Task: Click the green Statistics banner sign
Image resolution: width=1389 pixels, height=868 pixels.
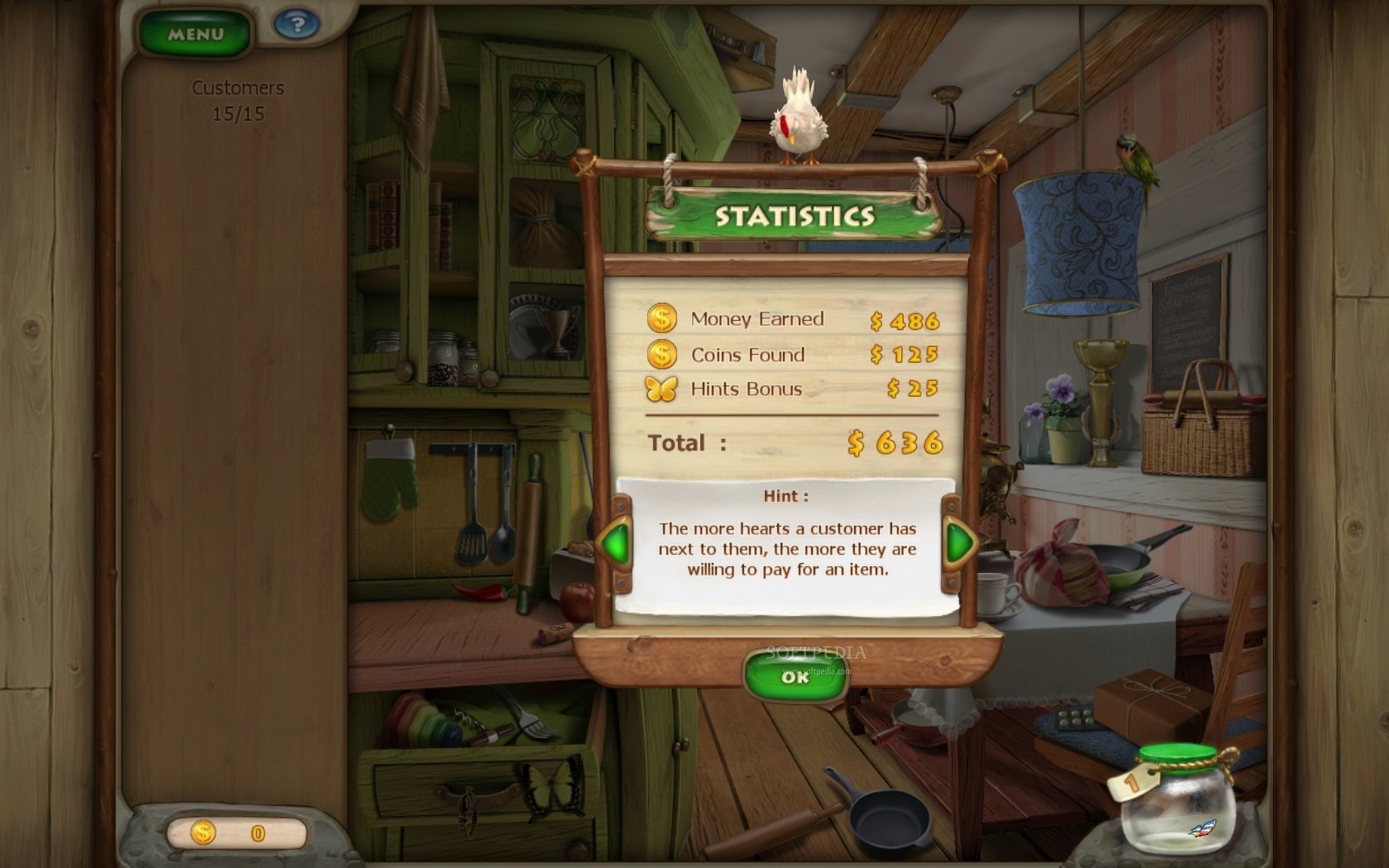Action: [x=795, y=214]
